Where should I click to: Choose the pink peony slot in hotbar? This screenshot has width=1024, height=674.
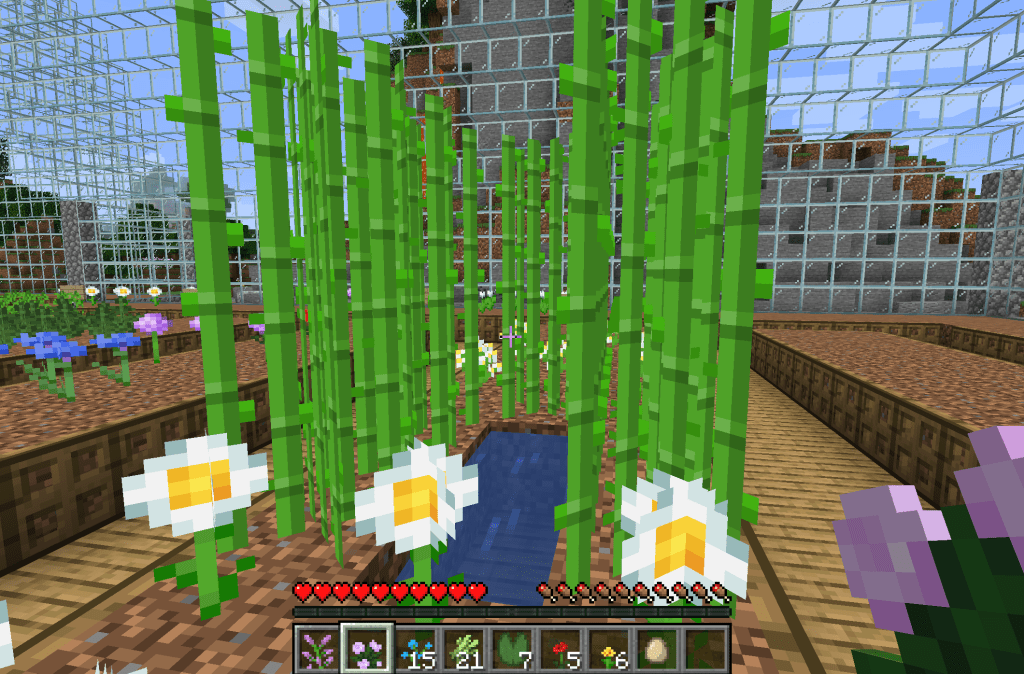[366, 650]
